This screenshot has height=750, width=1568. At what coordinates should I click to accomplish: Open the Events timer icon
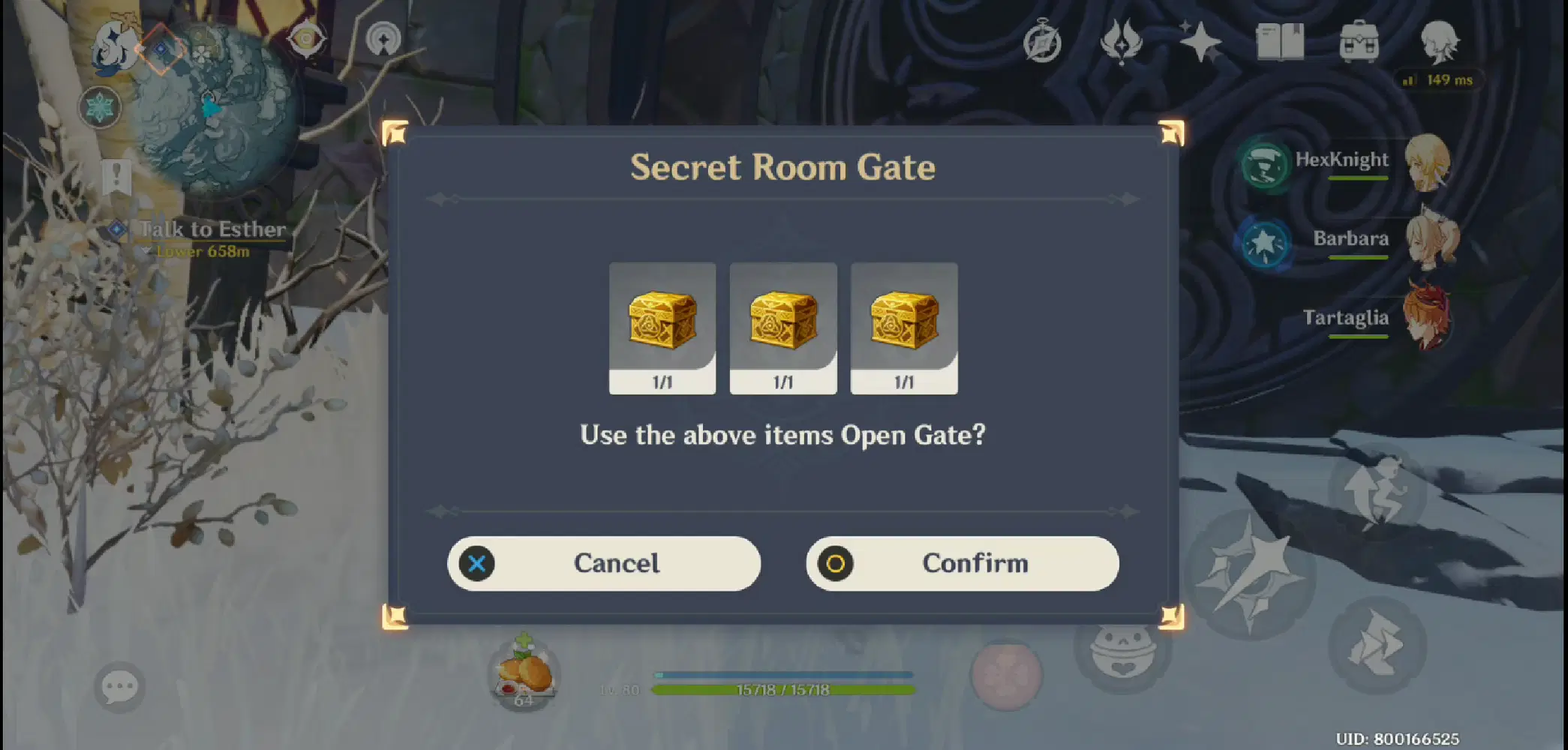click(1041, 43)
